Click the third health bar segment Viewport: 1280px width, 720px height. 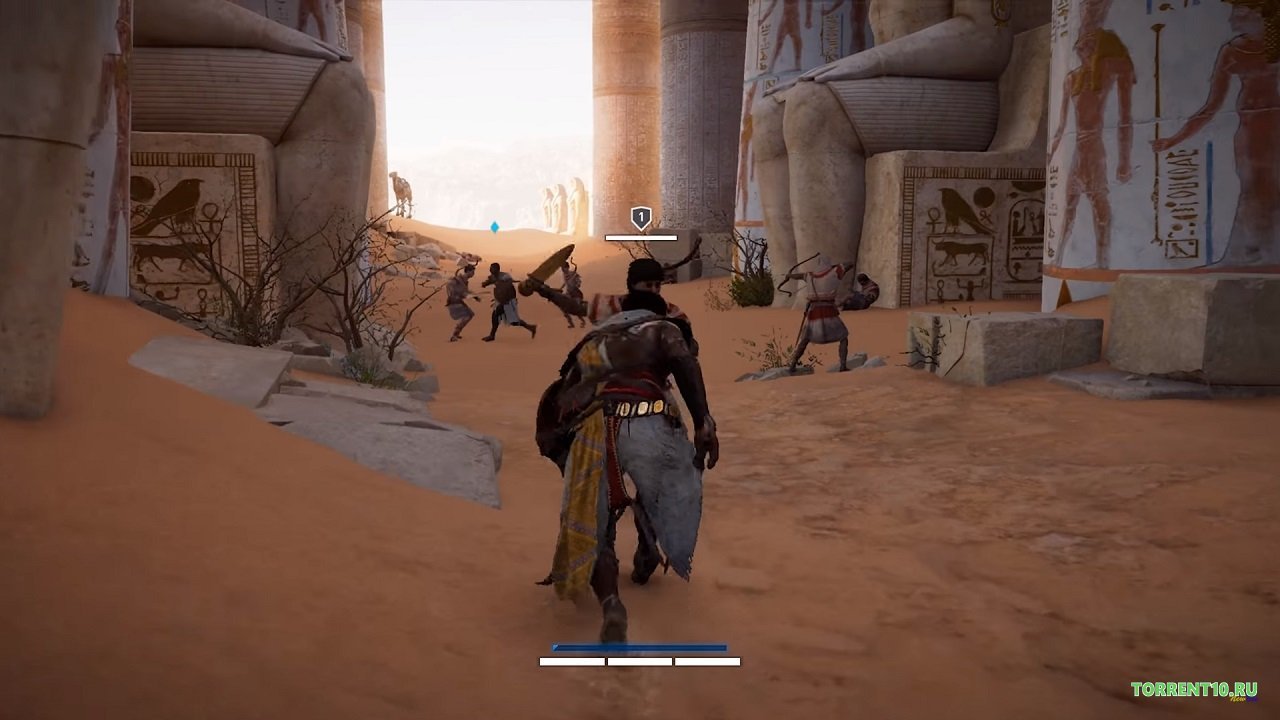(x=707, y=660)
